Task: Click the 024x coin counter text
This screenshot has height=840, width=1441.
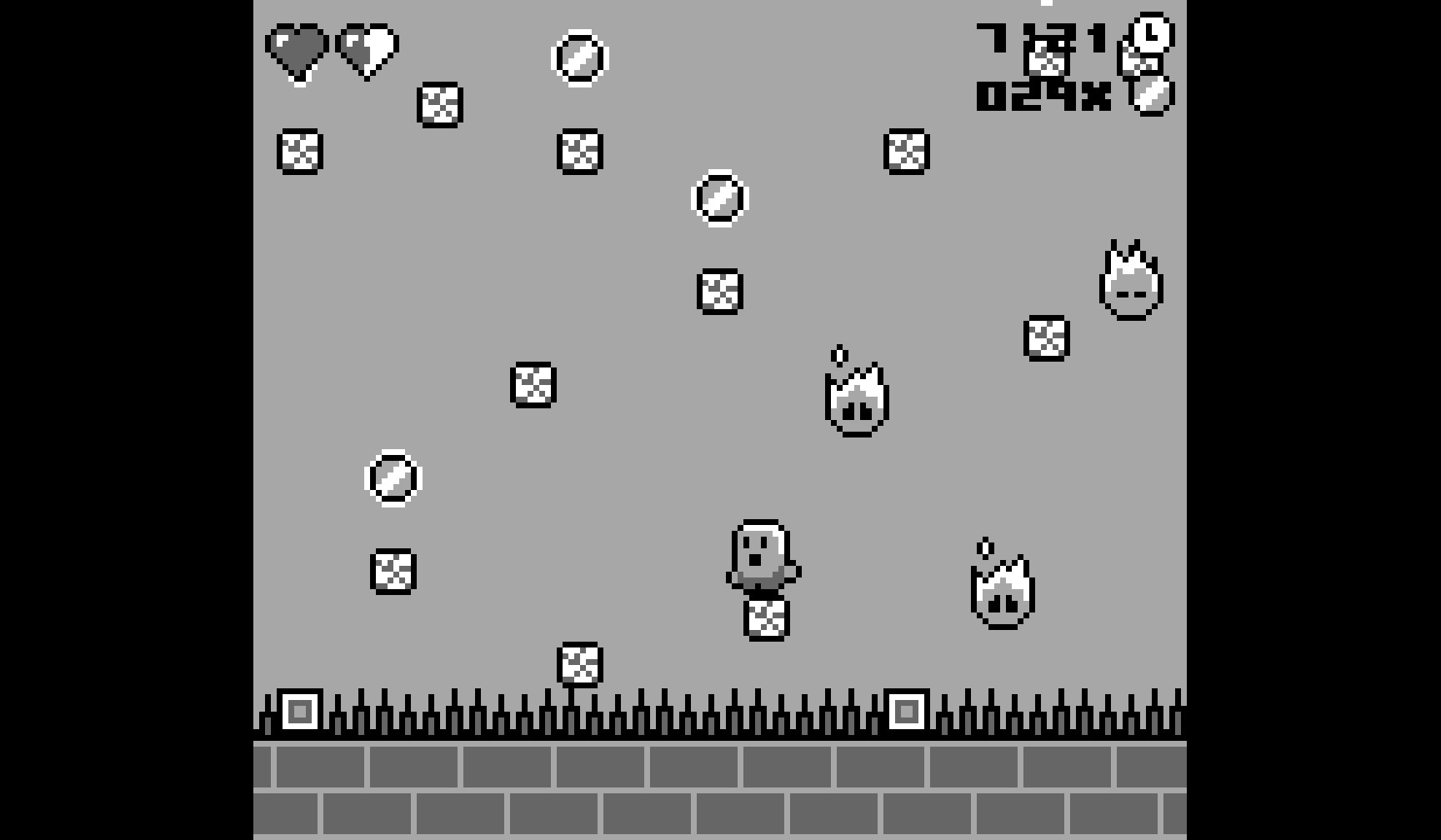Action: click(1040, 97)
